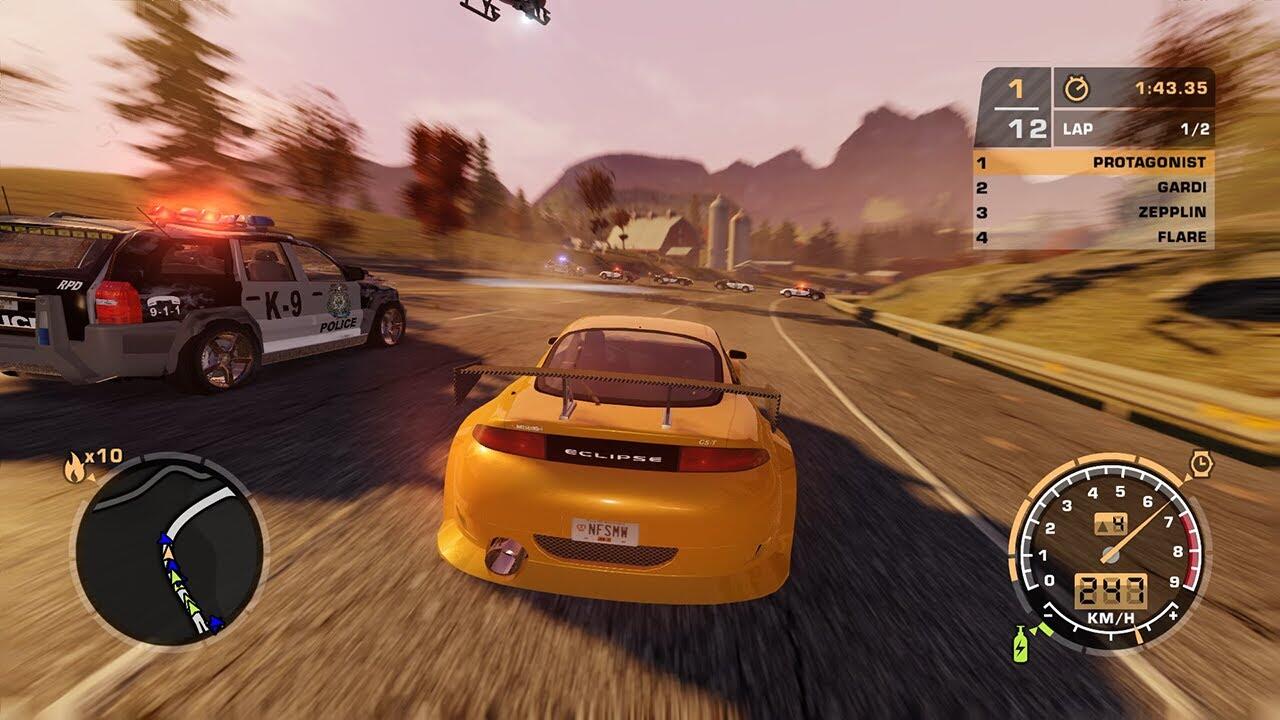Select the PROTAGONIST leaderboard row

click(x=1093, y=162)
